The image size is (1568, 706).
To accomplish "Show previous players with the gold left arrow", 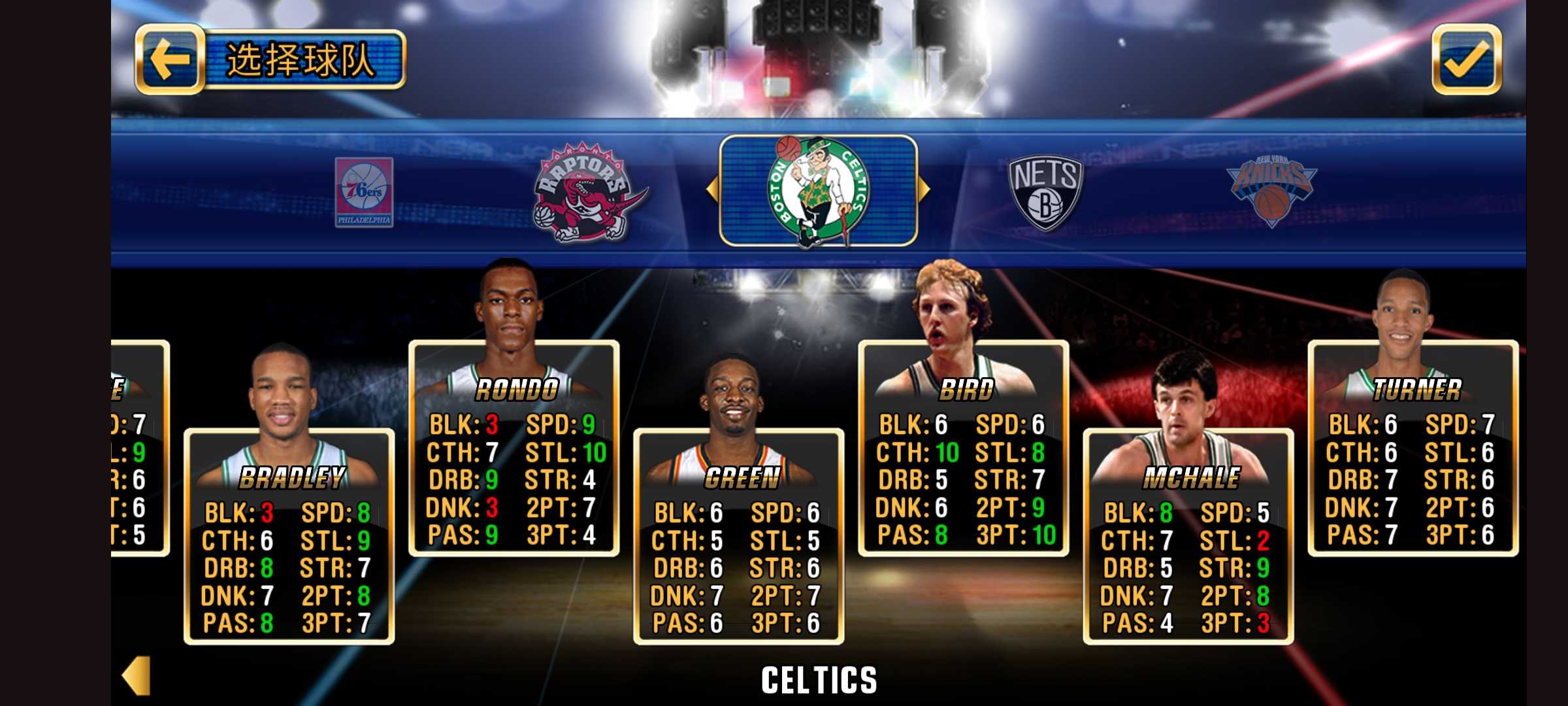I will (x=137, y=675).
